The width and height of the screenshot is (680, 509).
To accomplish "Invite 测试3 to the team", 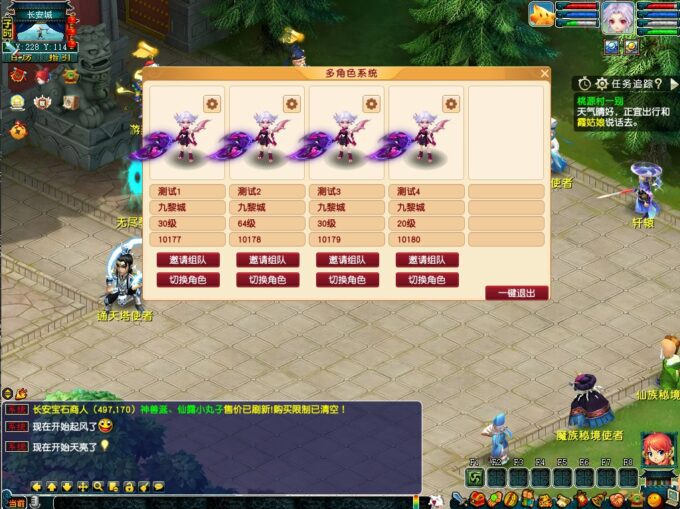I will 347,260.
